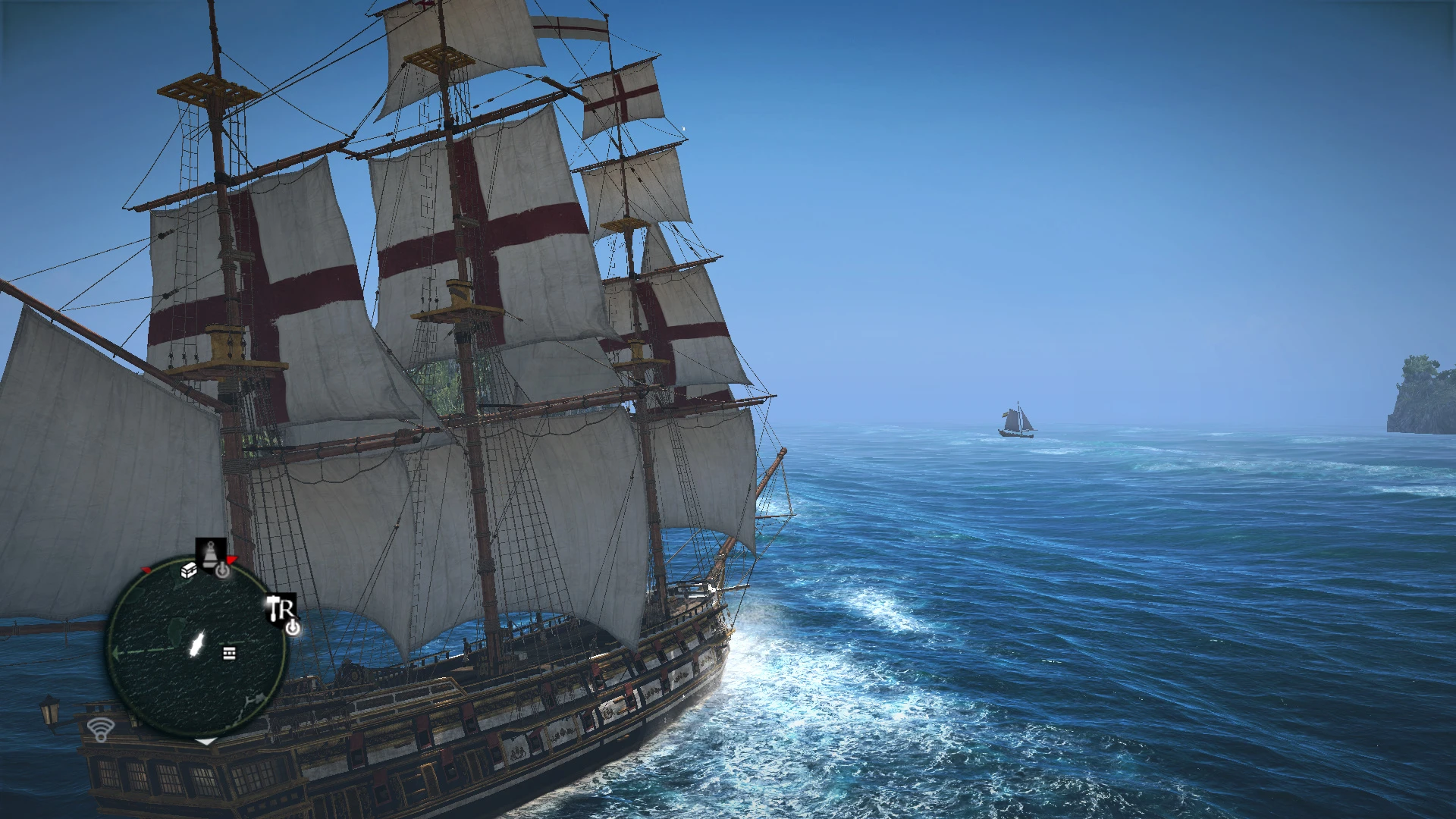1456x819 pixels.
Task: Select the white player ship blip on minimap
Action: pyautogui.click(x=198, y=643)
